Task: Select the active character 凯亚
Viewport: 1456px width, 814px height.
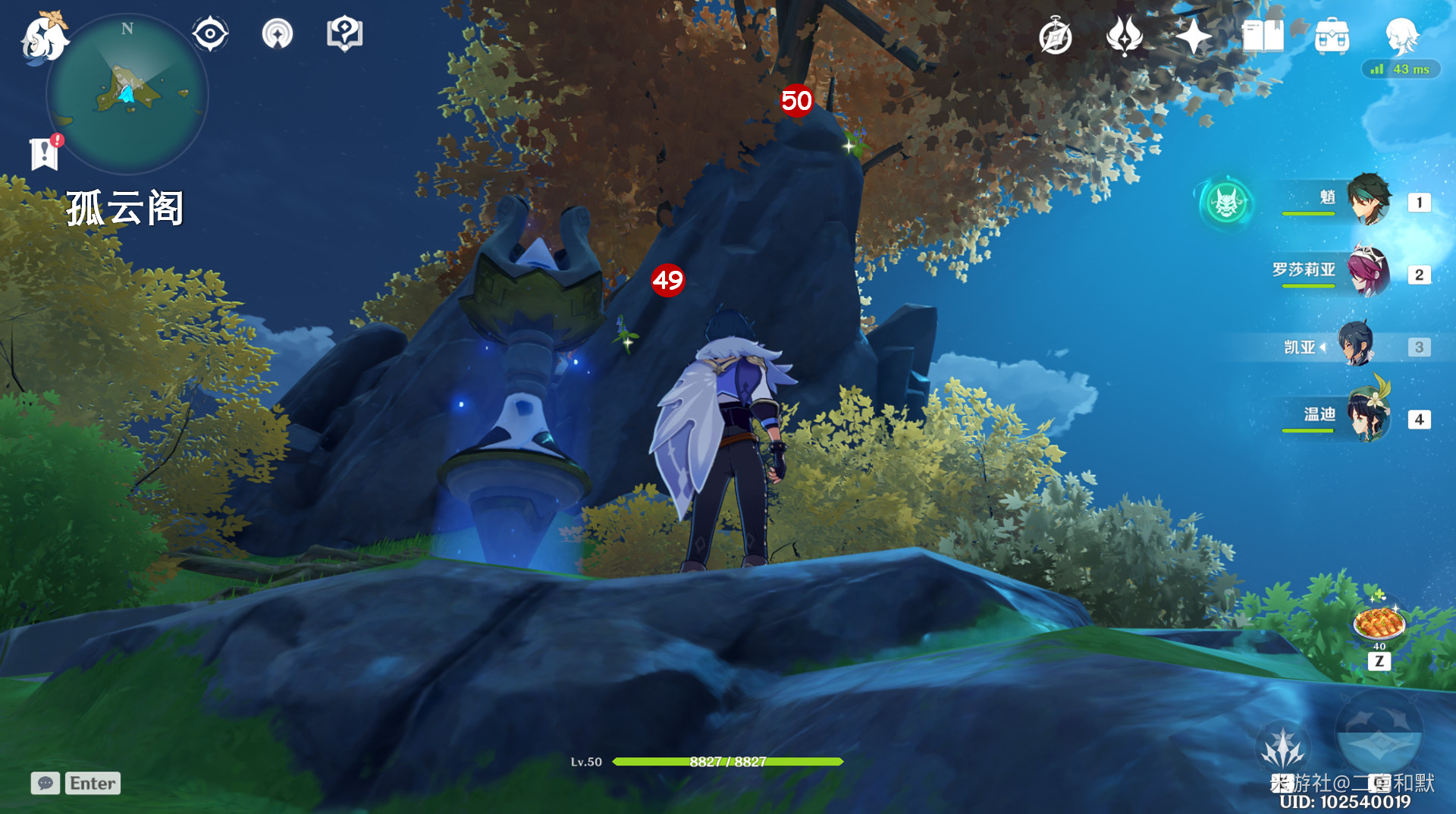Action: click(1356, 346)
